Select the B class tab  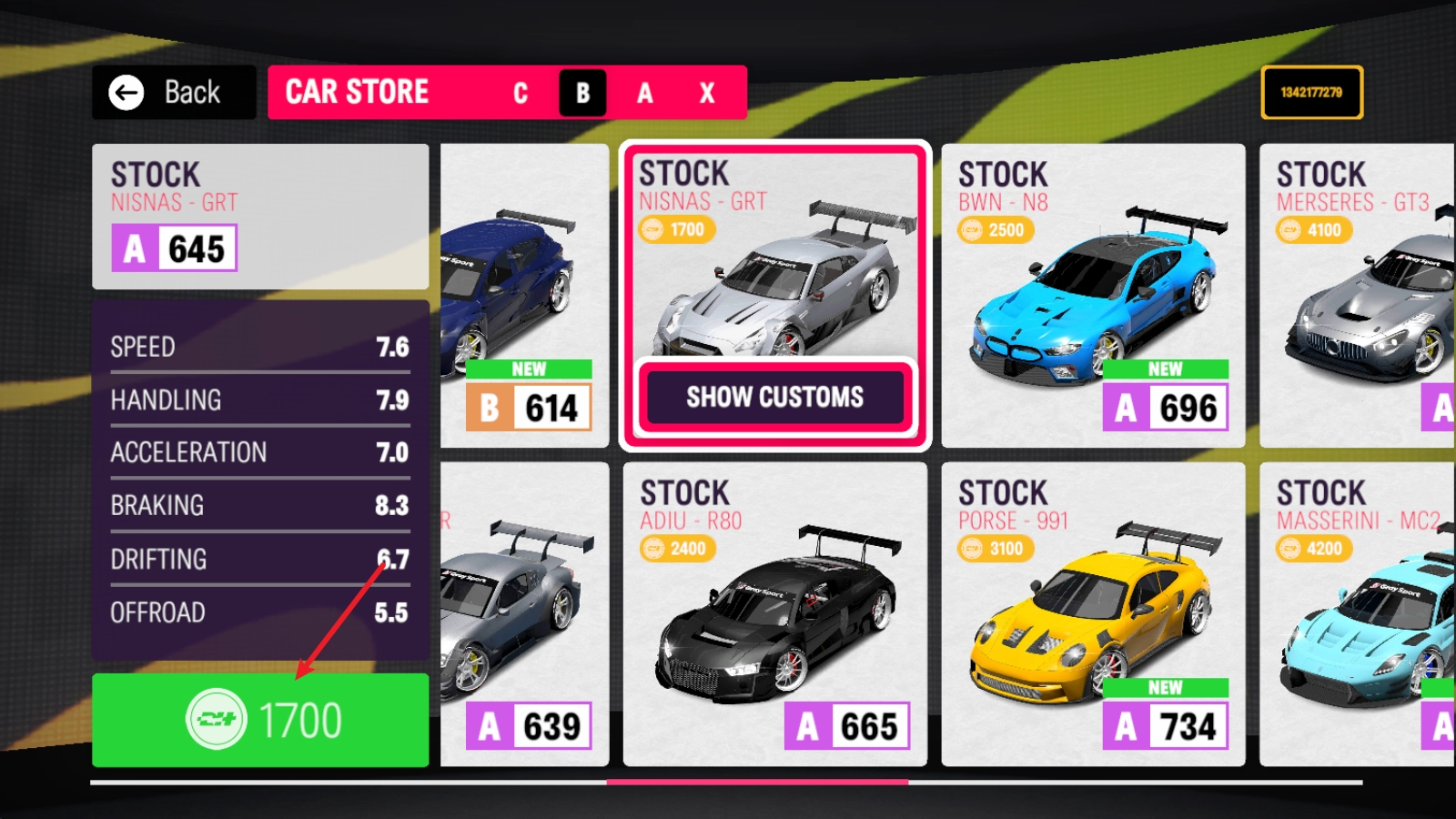pyautogui.click(x=582, y=93)
